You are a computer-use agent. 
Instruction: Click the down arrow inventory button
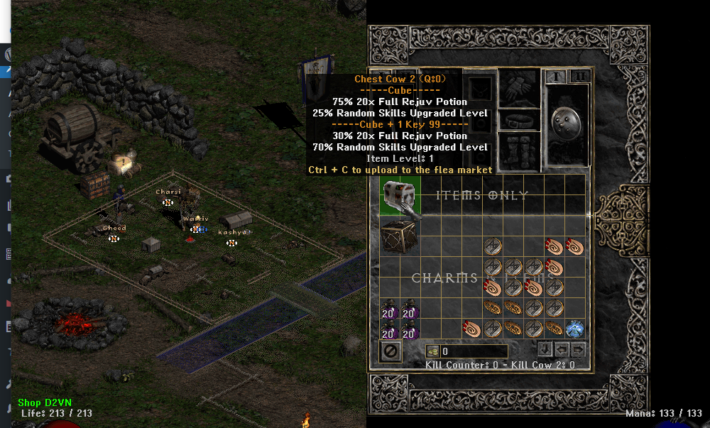pyautogui.click(x=544, y=350)
